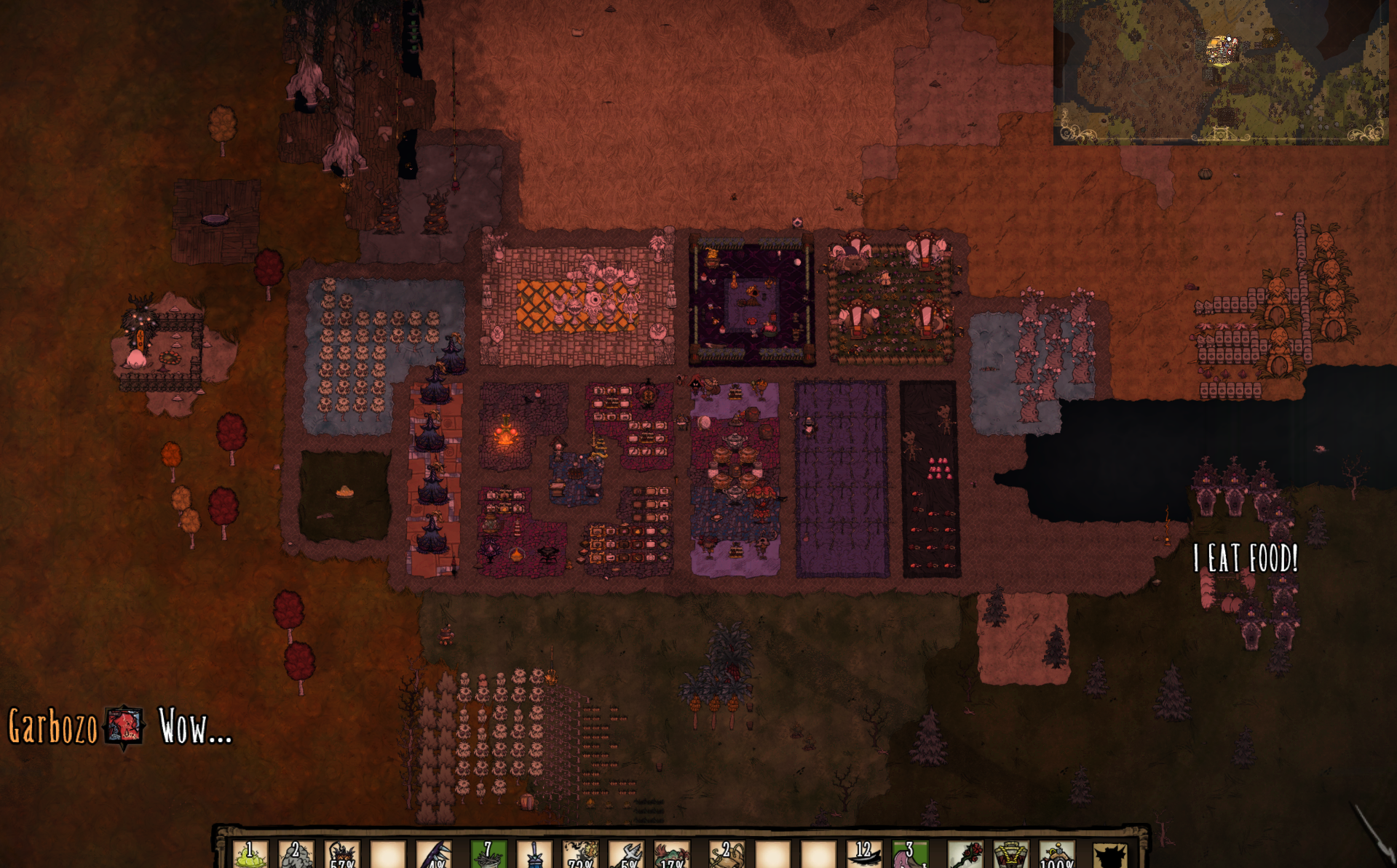Pick the grey rocks stack slot
The height and width of the screenshot is (868, 1397).
click(x=296, y=854)
